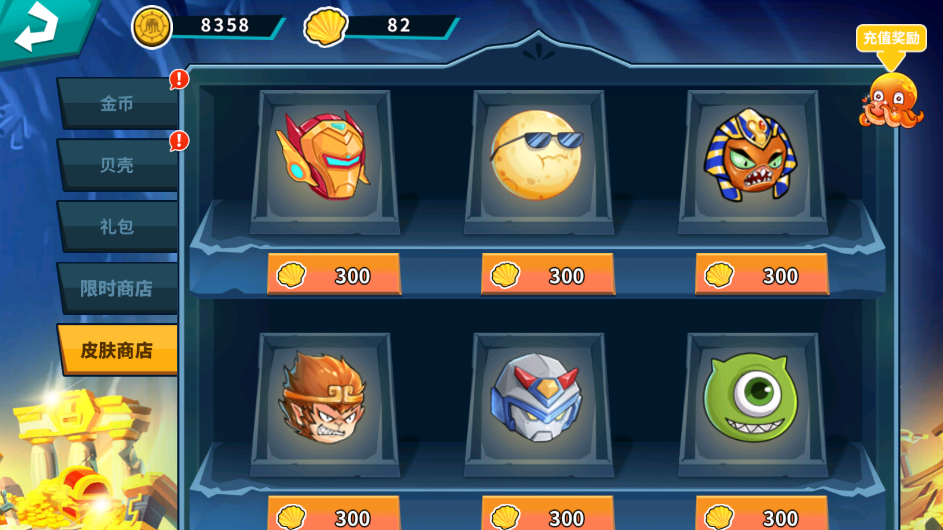Image resolution: width=943 pixels, height=530 pixels.
Task: Switch to the 金币 shop tab
Action: pos(117,103)
